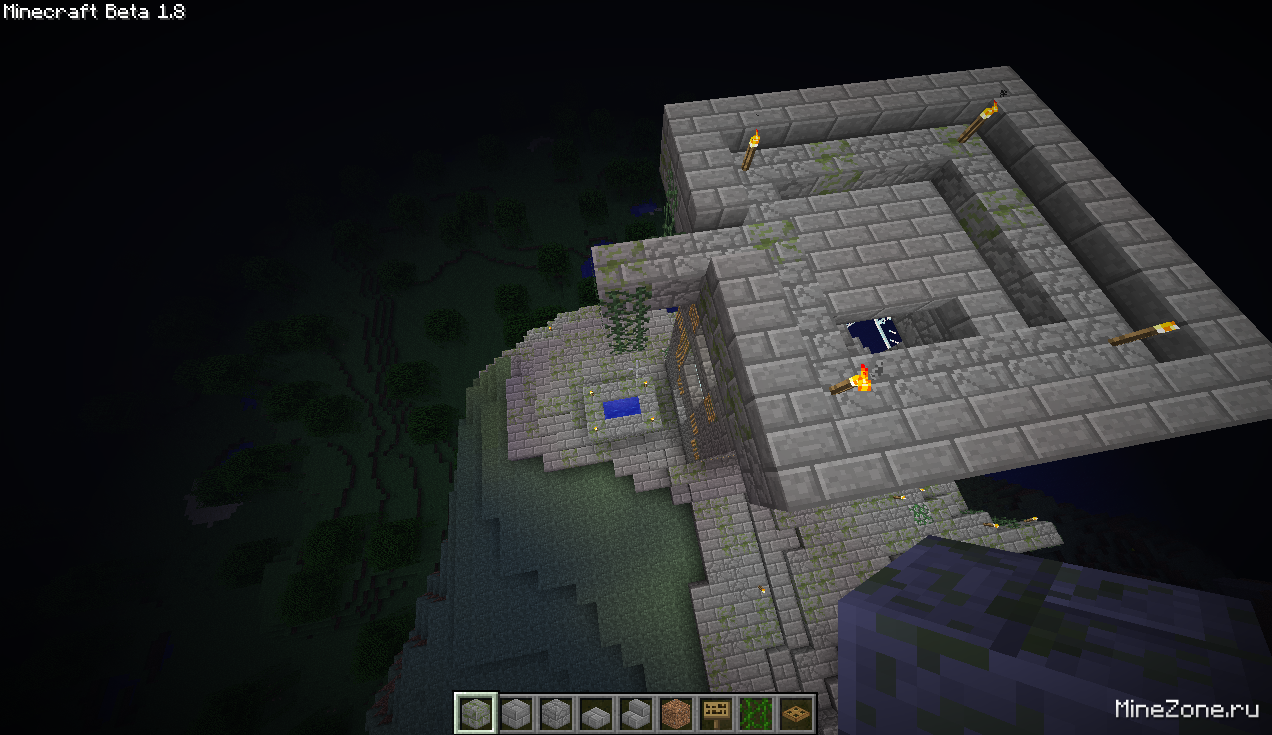Pick the green vines slot

pos(756,713)
